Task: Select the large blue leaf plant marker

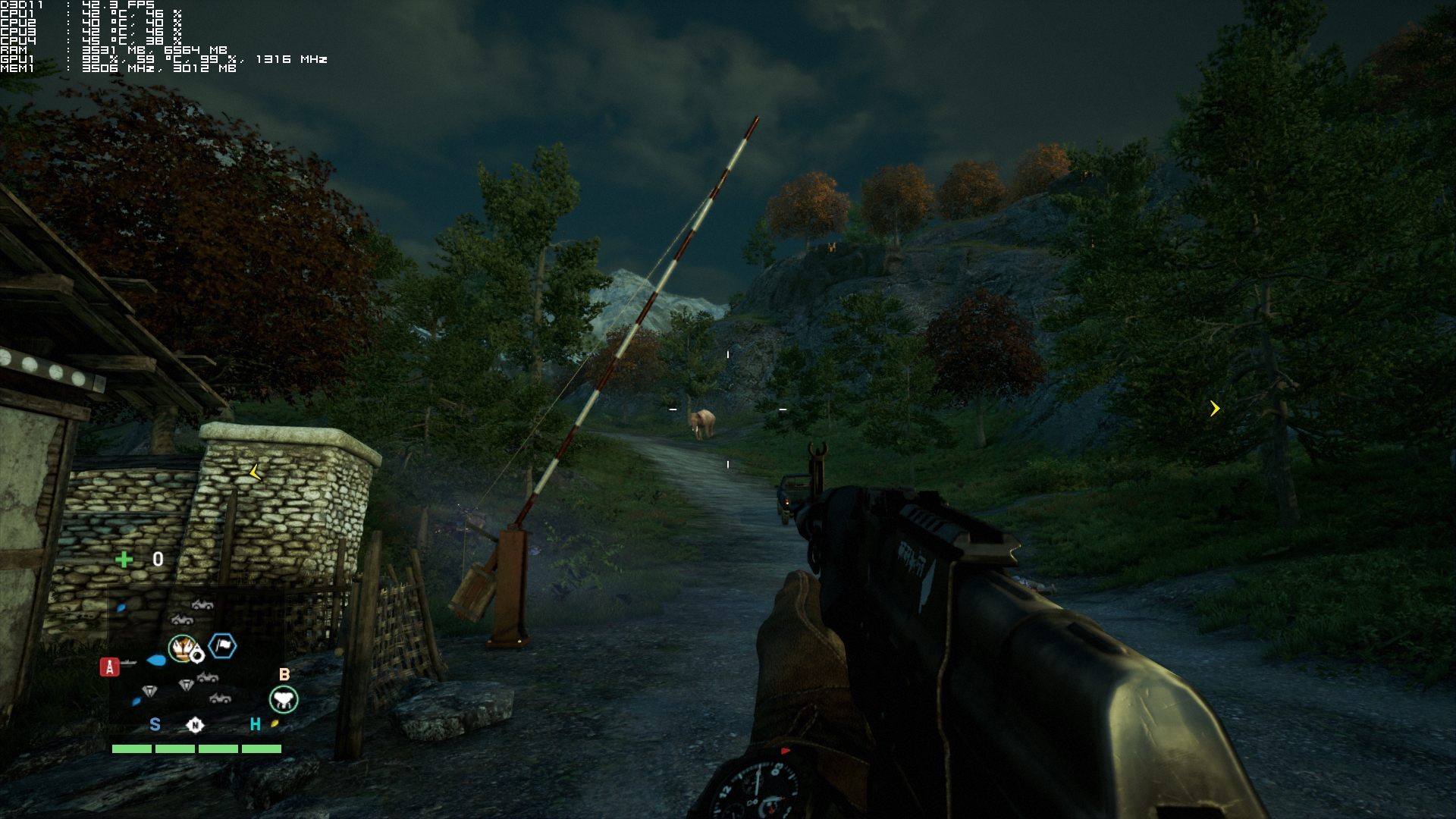Action: (x=156, y=660)
